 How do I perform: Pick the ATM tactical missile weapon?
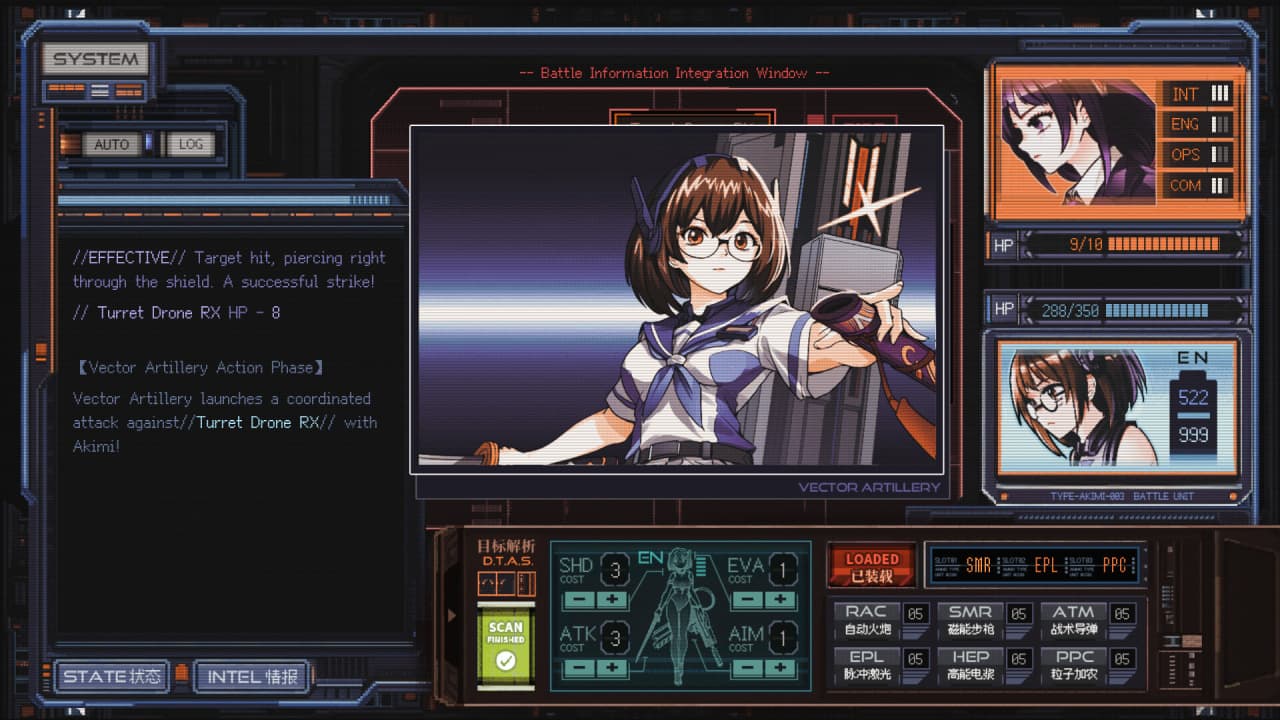(x=1073, y=620)
